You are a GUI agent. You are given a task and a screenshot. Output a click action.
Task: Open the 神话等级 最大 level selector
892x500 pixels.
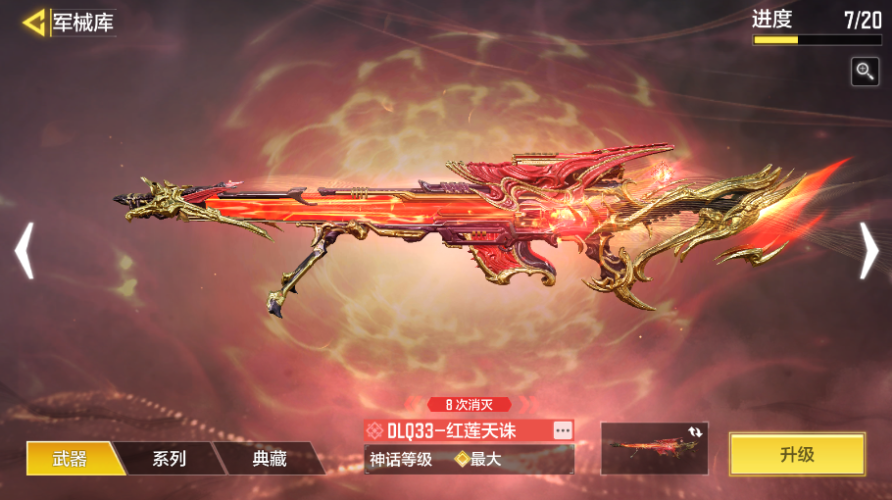[x=469, y=460]
